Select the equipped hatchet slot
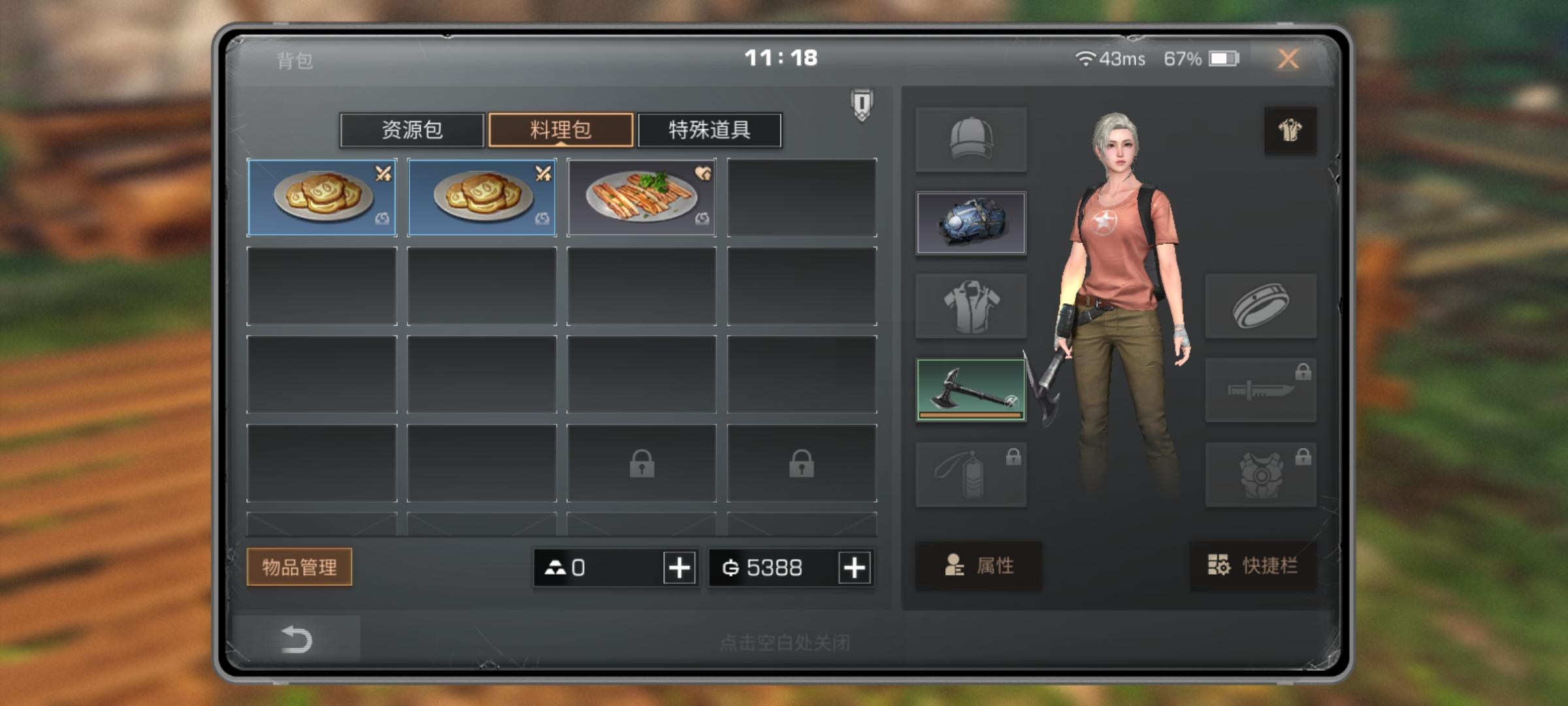 click(971, 390)
